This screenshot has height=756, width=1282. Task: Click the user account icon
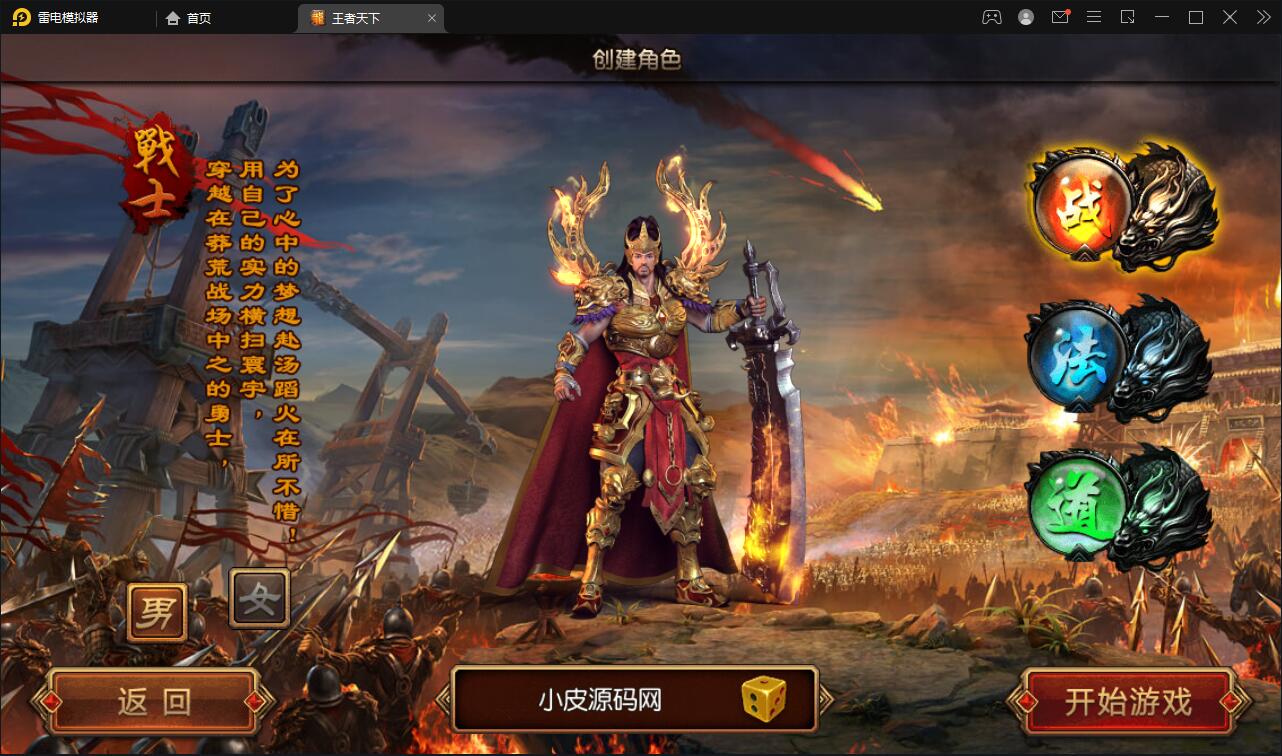point(1026,17)
